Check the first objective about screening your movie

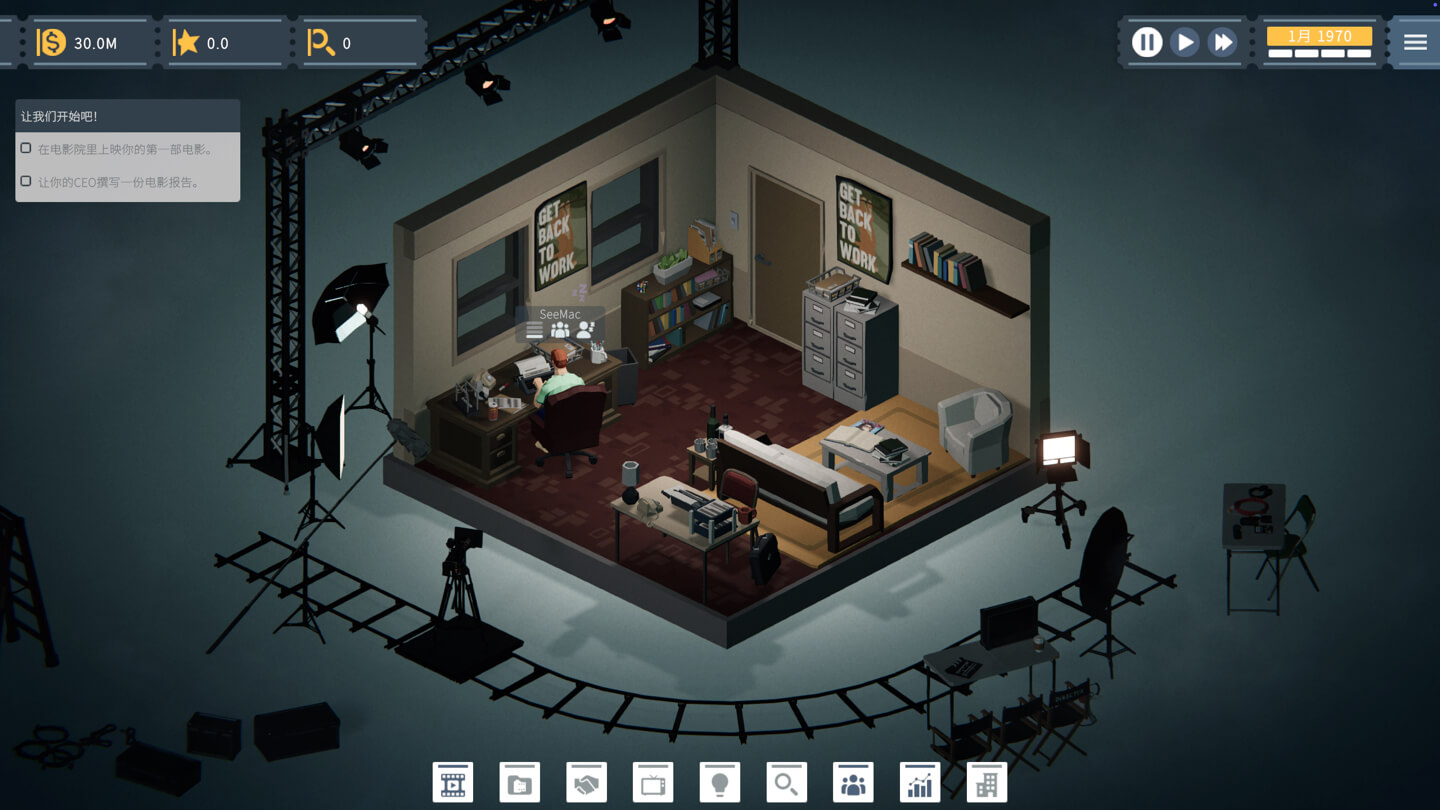click(25, 147)
